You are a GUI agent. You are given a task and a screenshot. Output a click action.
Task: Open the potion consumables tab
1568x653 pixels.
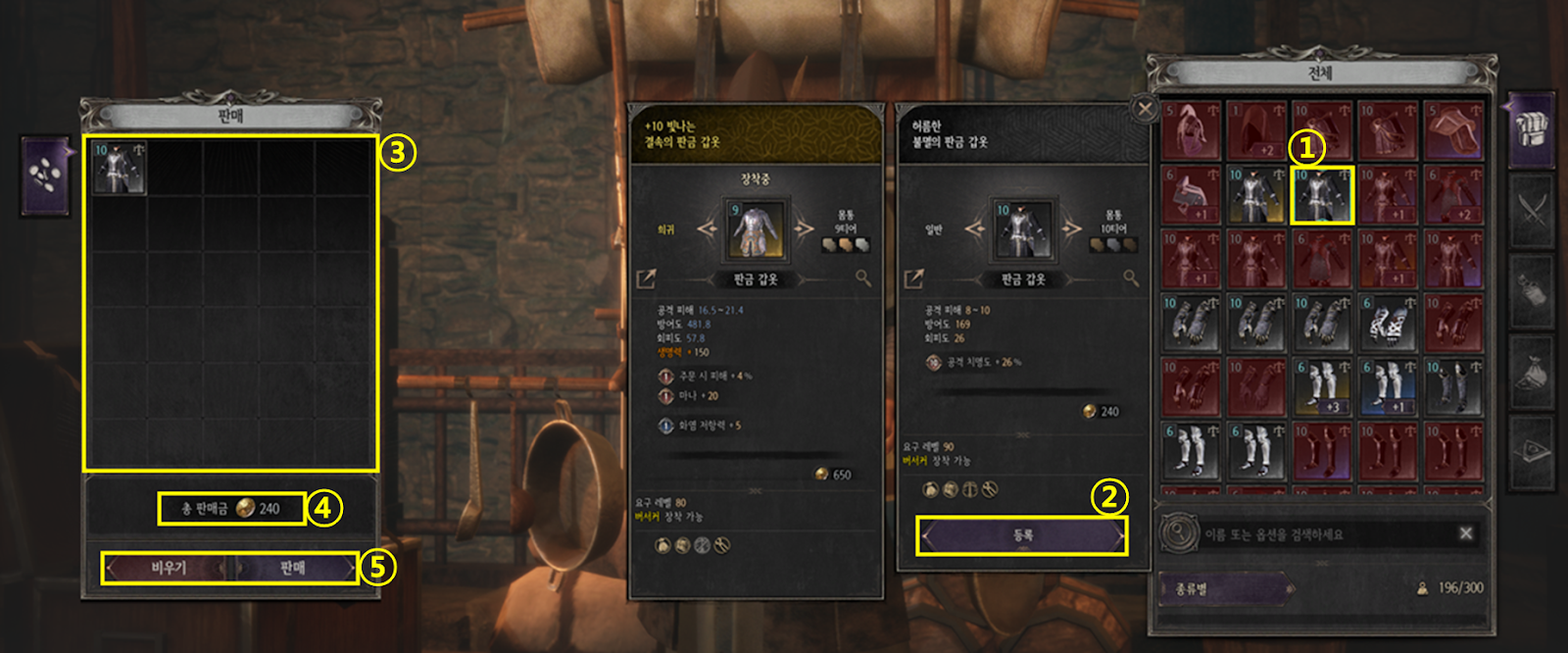tap(1532, 291)
